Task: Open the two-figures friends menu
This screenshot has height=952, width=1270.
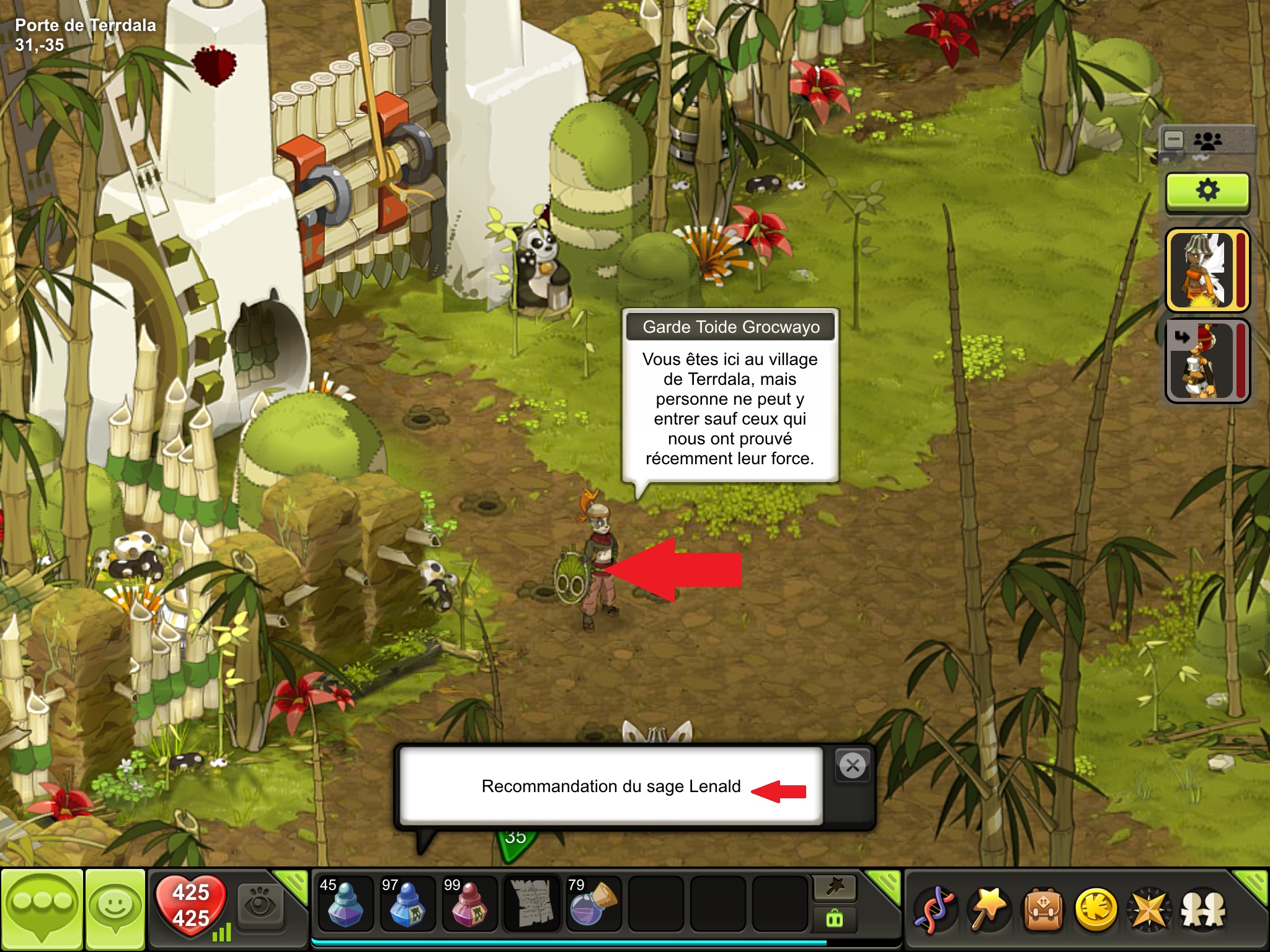Action: pos(1203,910)
